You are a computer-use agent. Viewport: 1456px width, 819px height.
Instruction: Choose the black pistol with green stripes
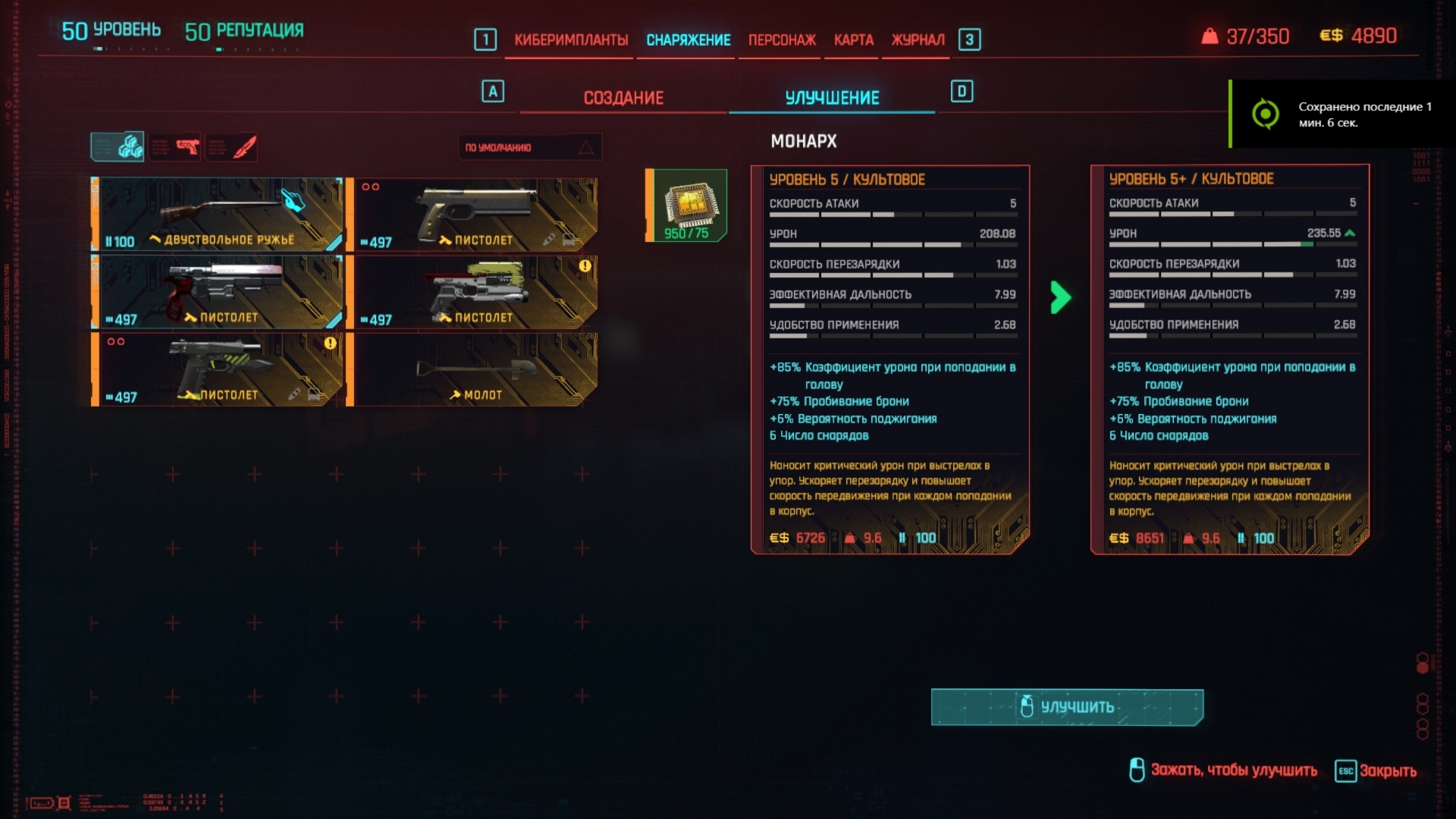click(218, 370)
